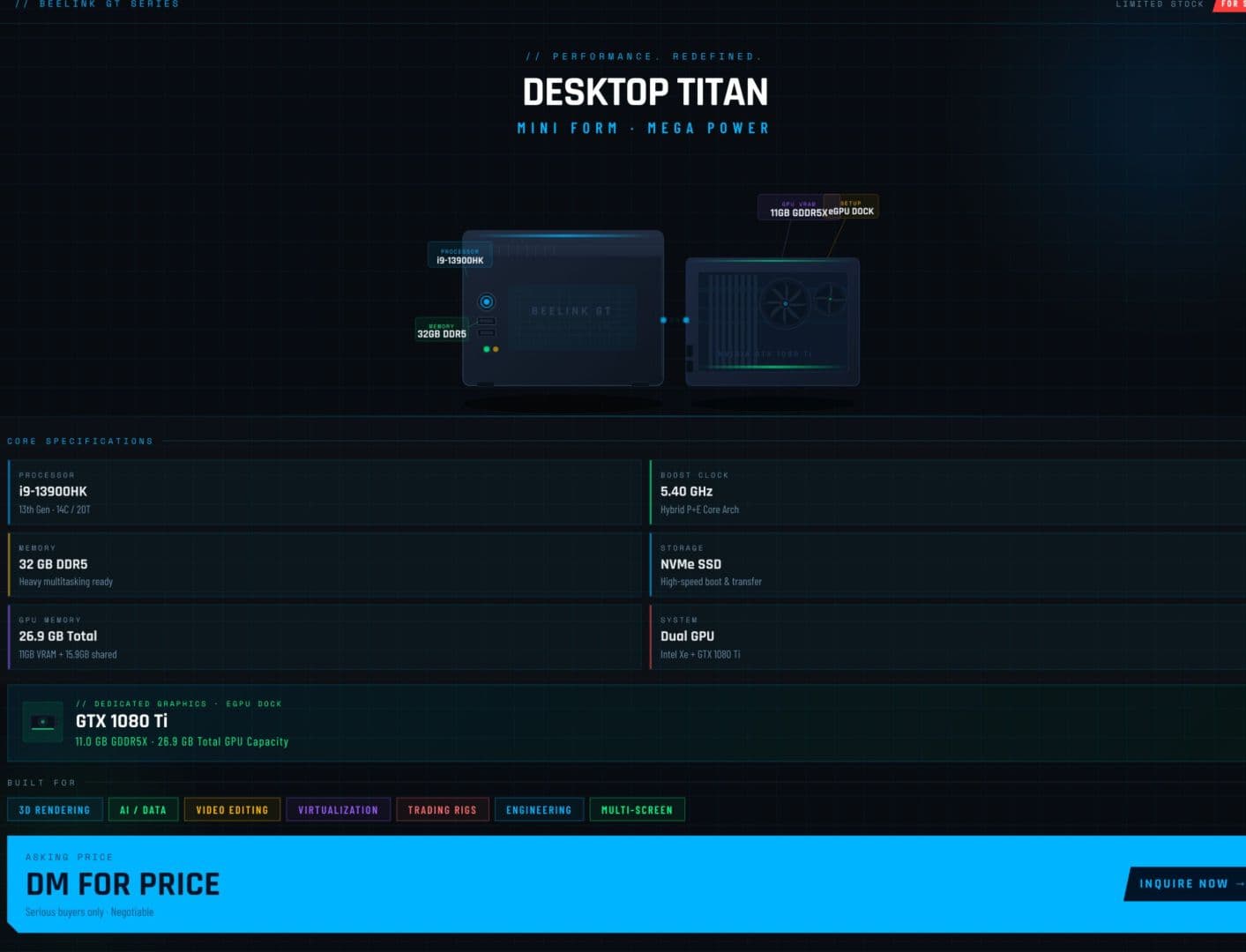Viewport: 1246px width, 952px height.
Task: Select the Boost Clock 5.40 GHz card
Action: pyautogui.click(x=947, y=492)
